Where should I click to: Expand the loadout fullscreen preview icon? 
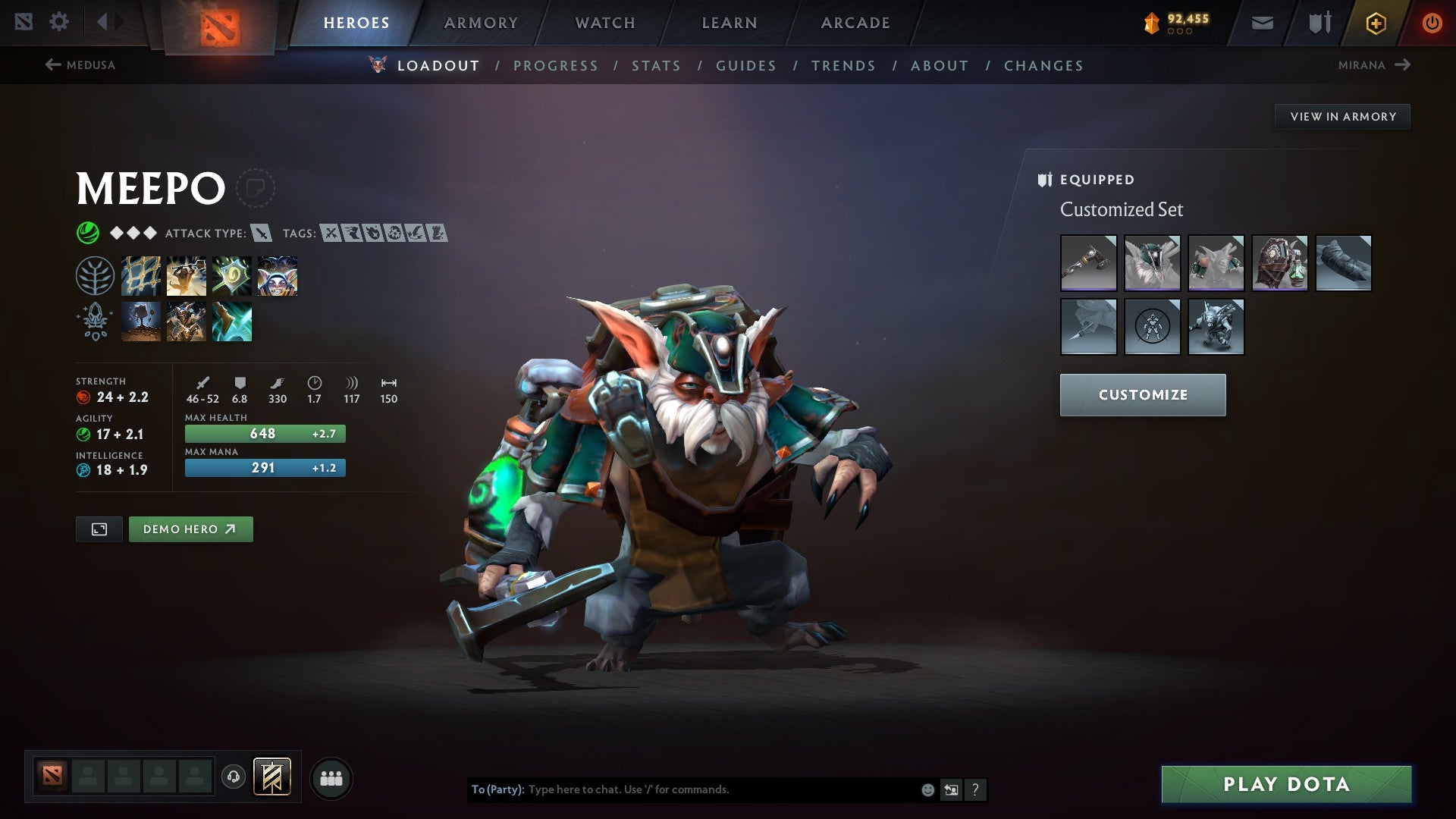pyautogui.click(x=101, y=529)
